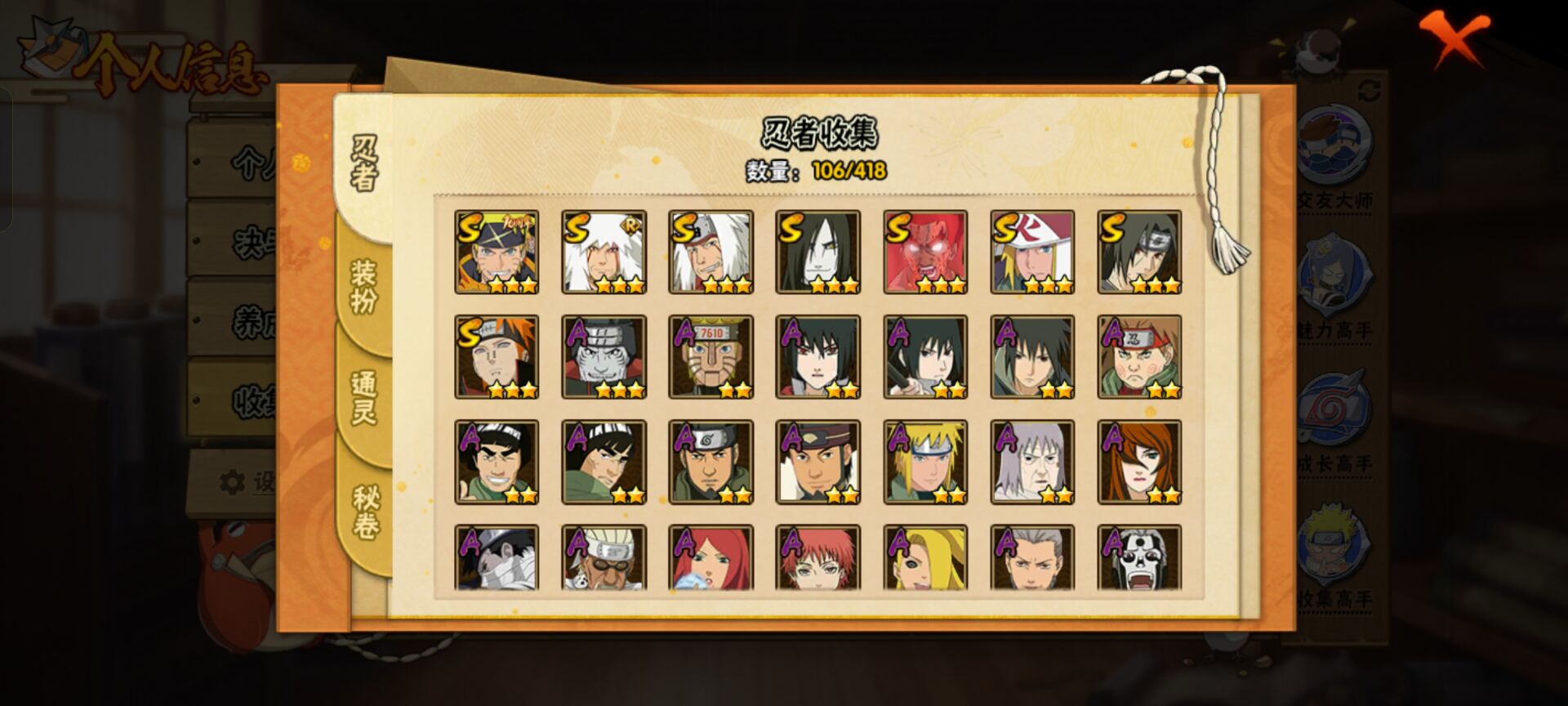Screen dimensions: 1568x706
Task: Pick the blond A-rank Minato portrait
Action: 925,462
